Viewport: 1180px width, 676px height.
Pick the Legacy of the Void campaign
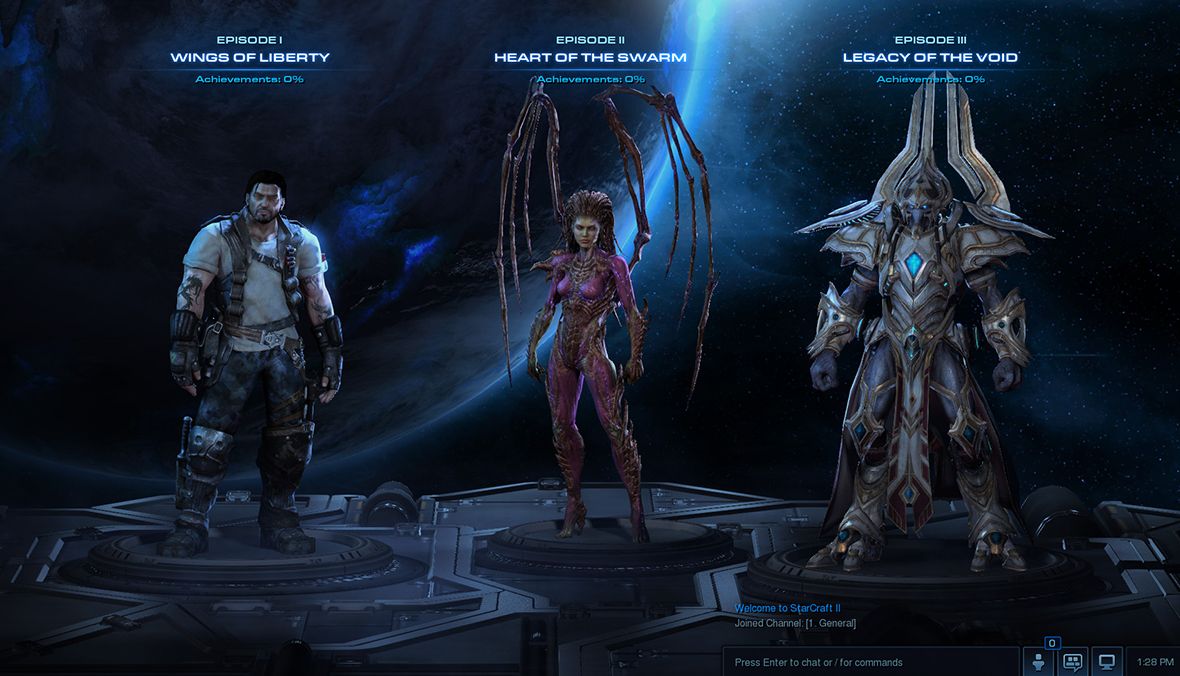click(930, 57)
